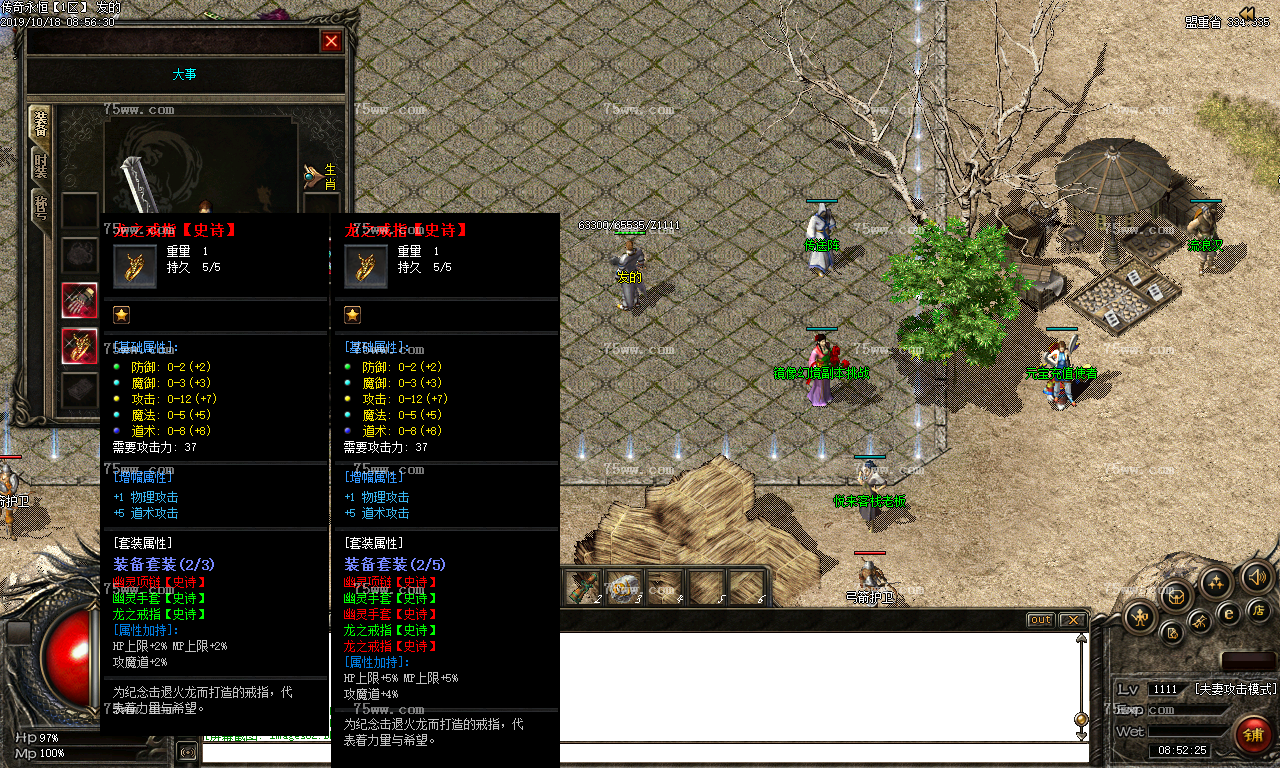Click the red 铺 stall button

(1253, 735)
